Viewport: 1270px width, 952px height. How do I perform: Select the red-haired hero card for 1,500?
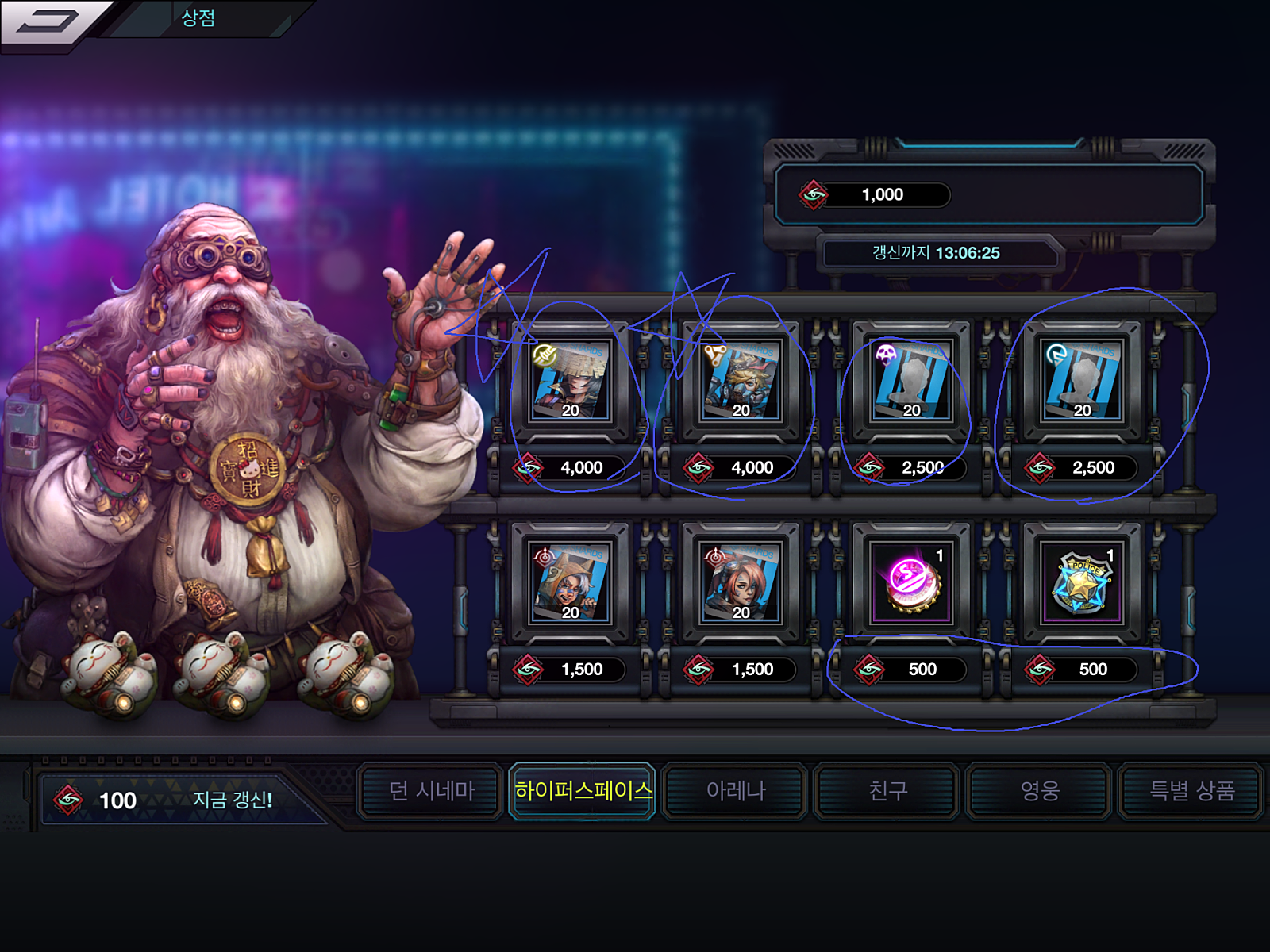coord(741,583)
